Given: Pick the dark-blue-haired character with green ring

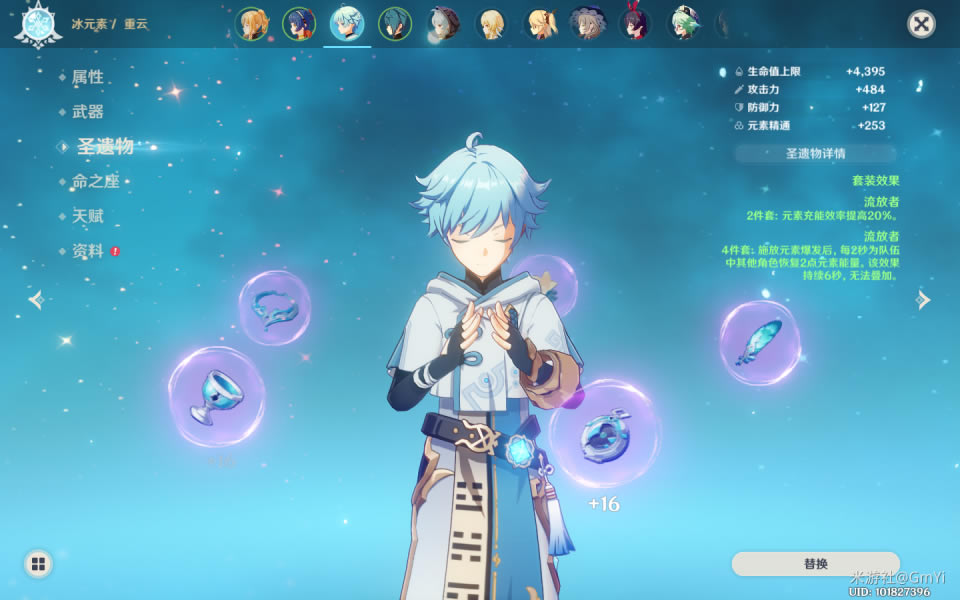Looking at the screenshot, I should tap(395, 24).
